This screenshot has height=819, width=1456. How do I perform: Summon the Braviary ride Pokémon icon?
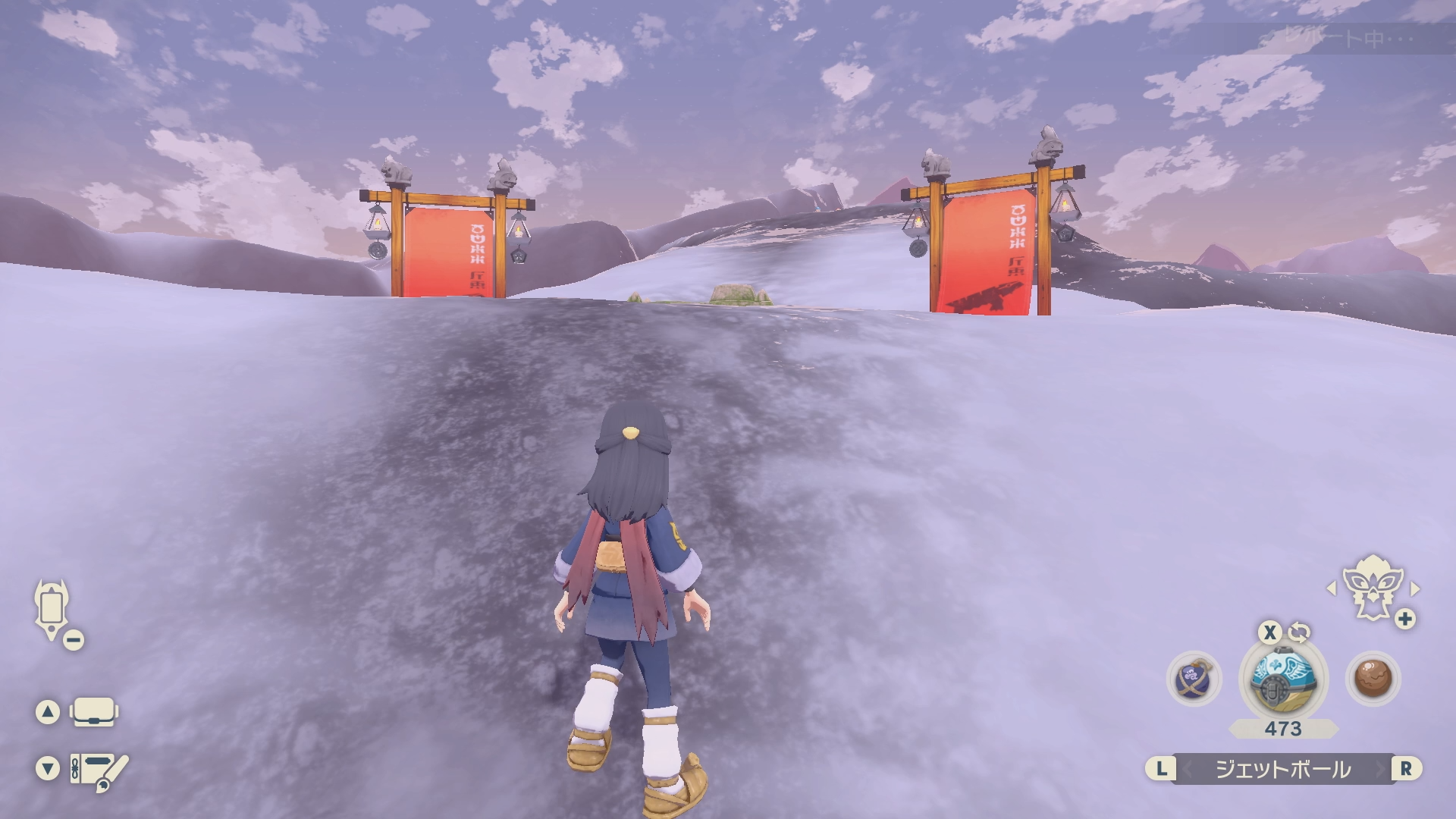1371,588
